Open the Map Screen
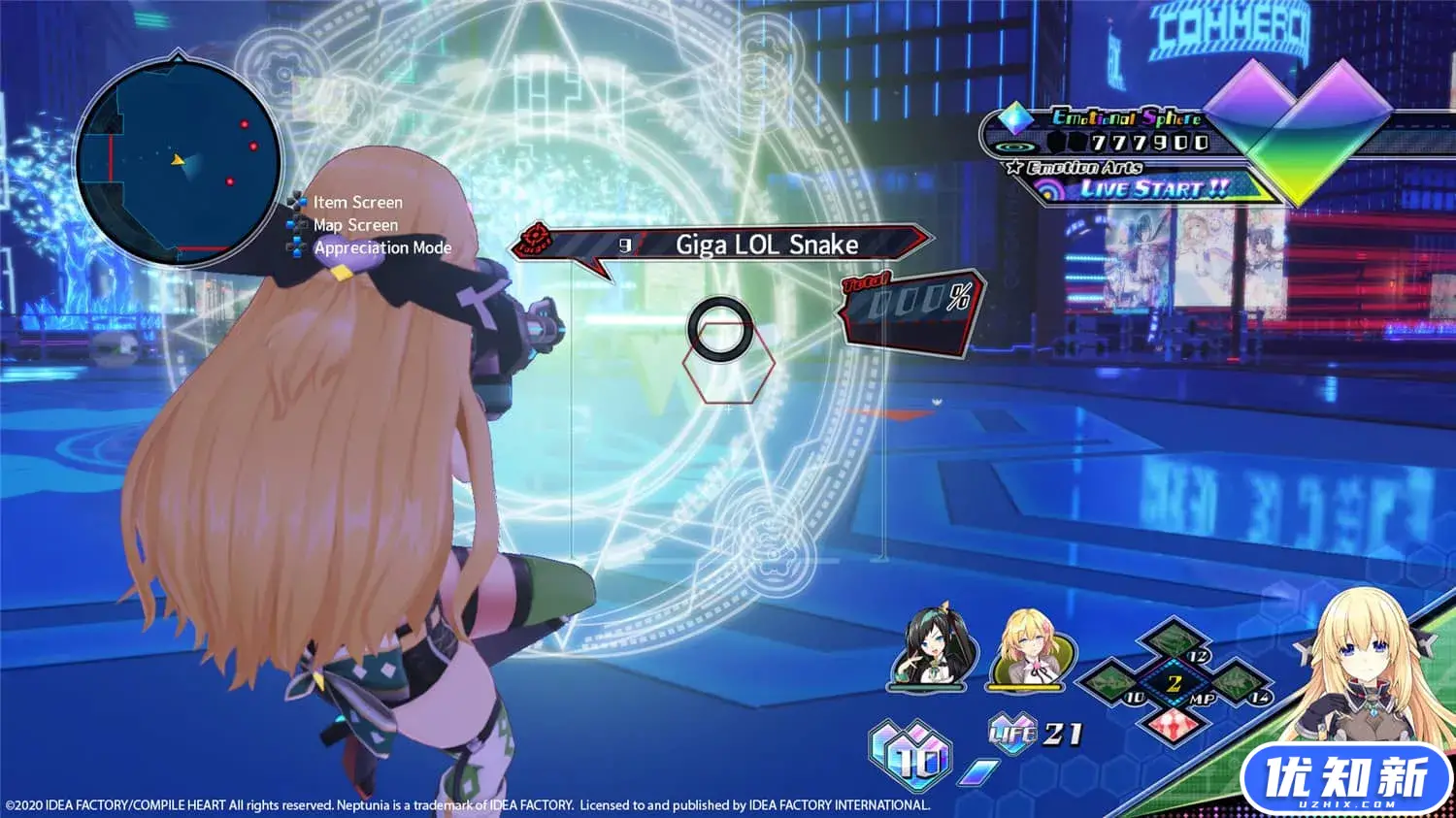The height and width of the screenshot is (818, 1456). pos(354,225)
